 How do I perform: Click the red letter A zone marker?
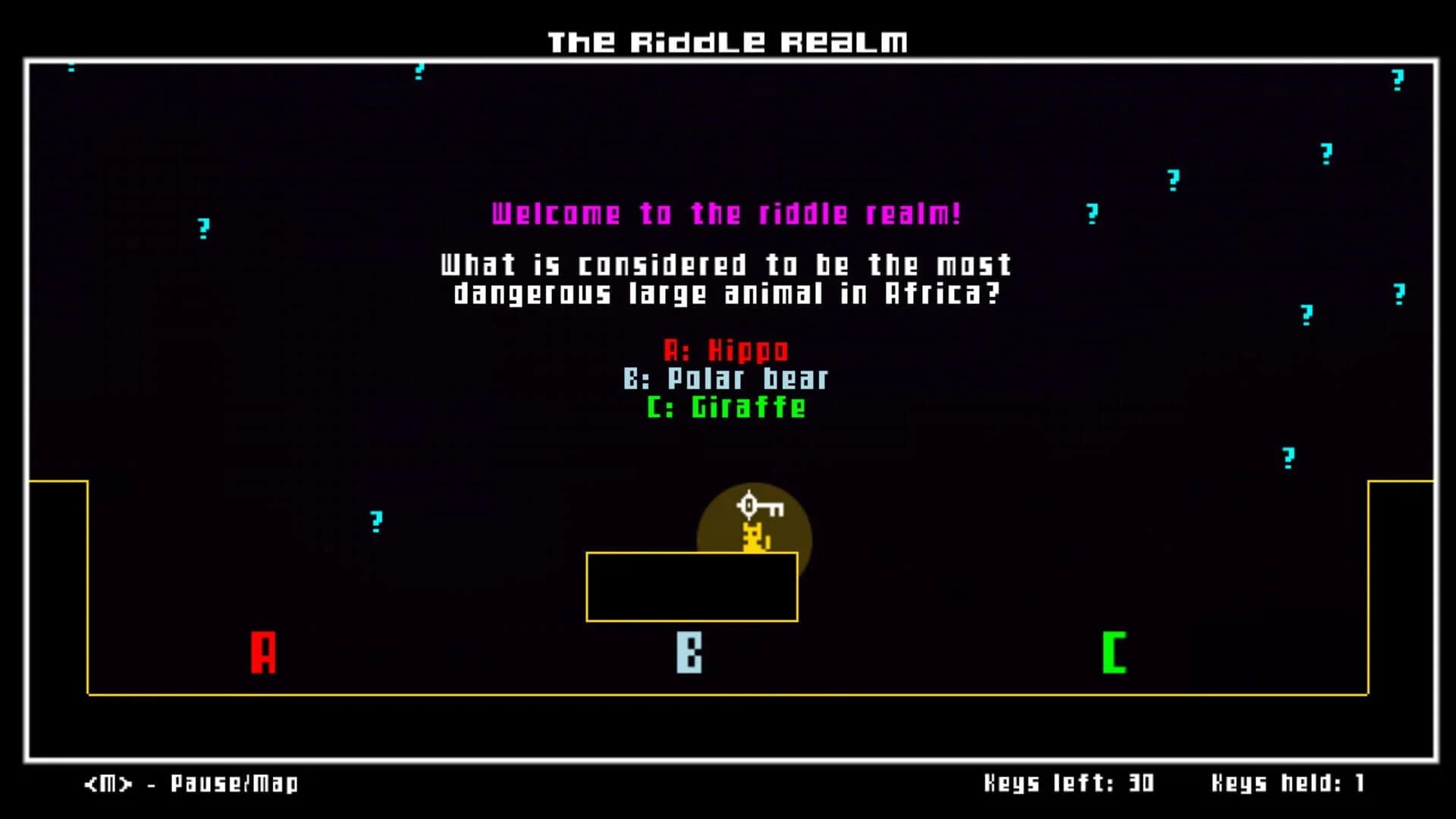(x=264, y=650)
